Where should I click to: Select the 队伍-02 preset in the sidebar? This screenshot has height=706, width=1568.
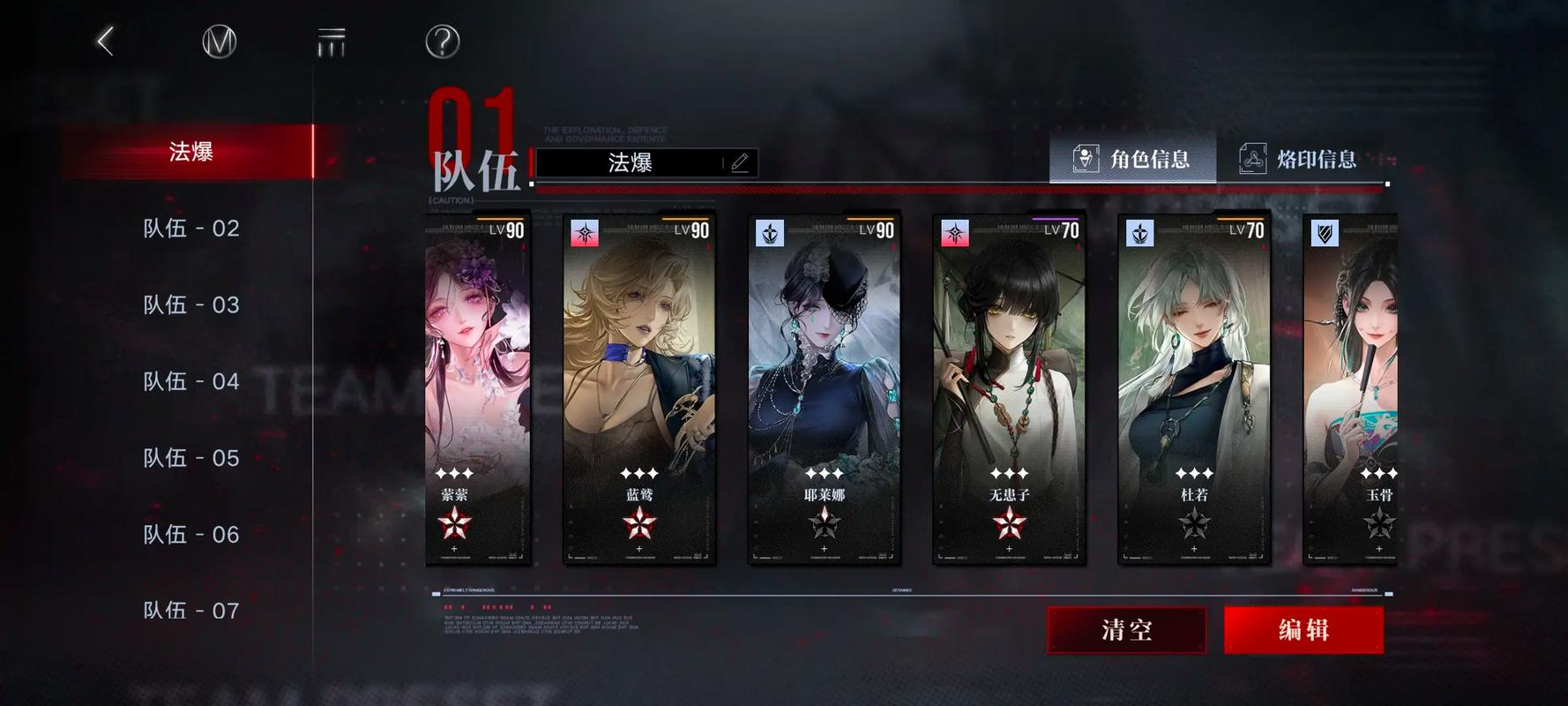(190, 228)
